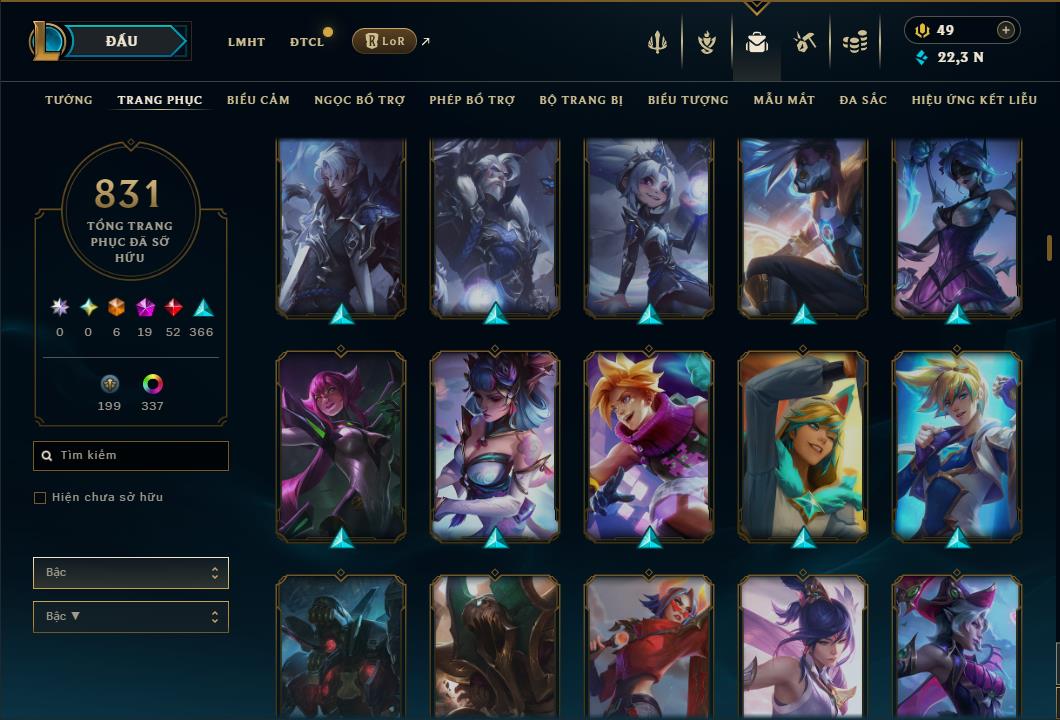Select the cat-eared hooded skin card
Viewport: 1060px width, 720px height.
point(803,445)
